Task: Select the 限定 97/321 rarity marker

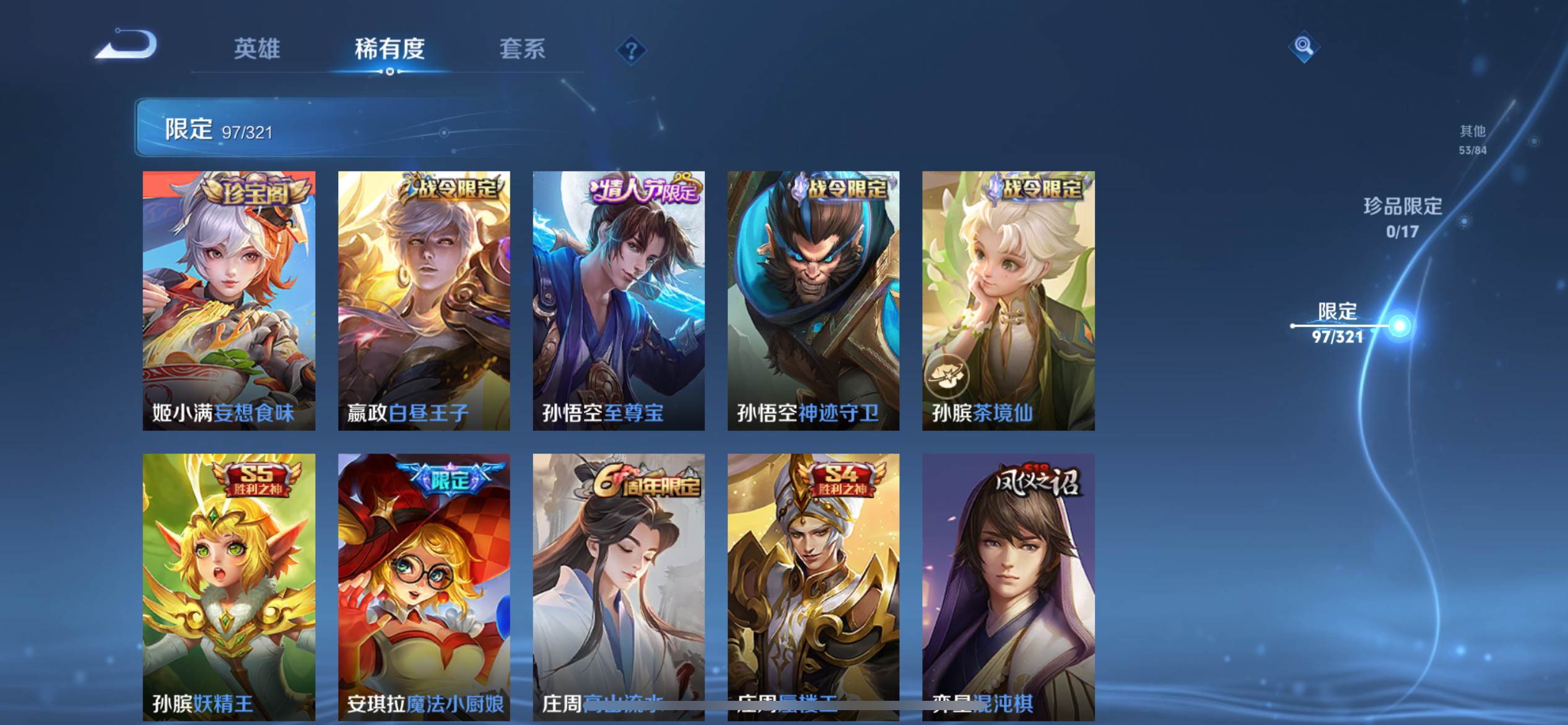Action: [1338, 323]
